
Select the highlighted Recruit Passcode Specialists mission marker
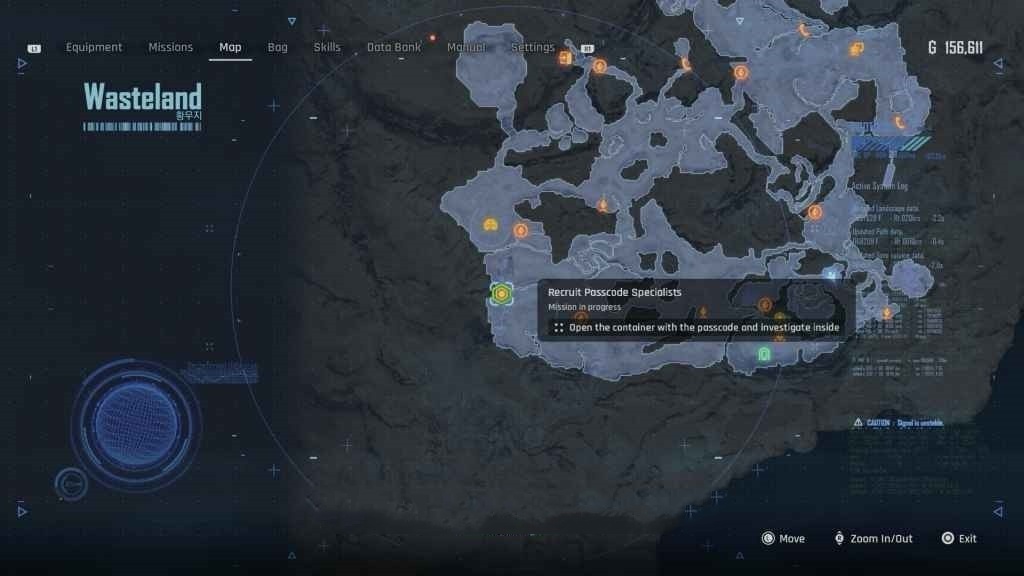tap(501, 293)
